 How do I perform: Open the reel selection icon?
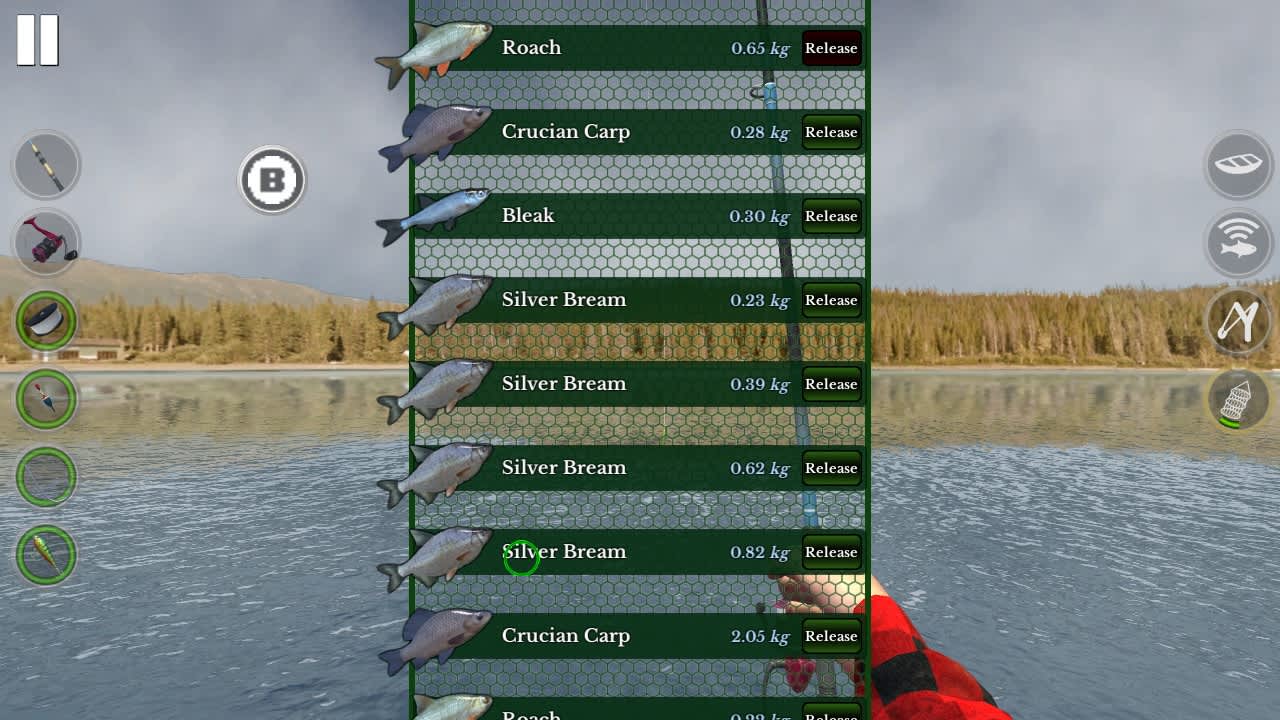[x=45, y=243]
